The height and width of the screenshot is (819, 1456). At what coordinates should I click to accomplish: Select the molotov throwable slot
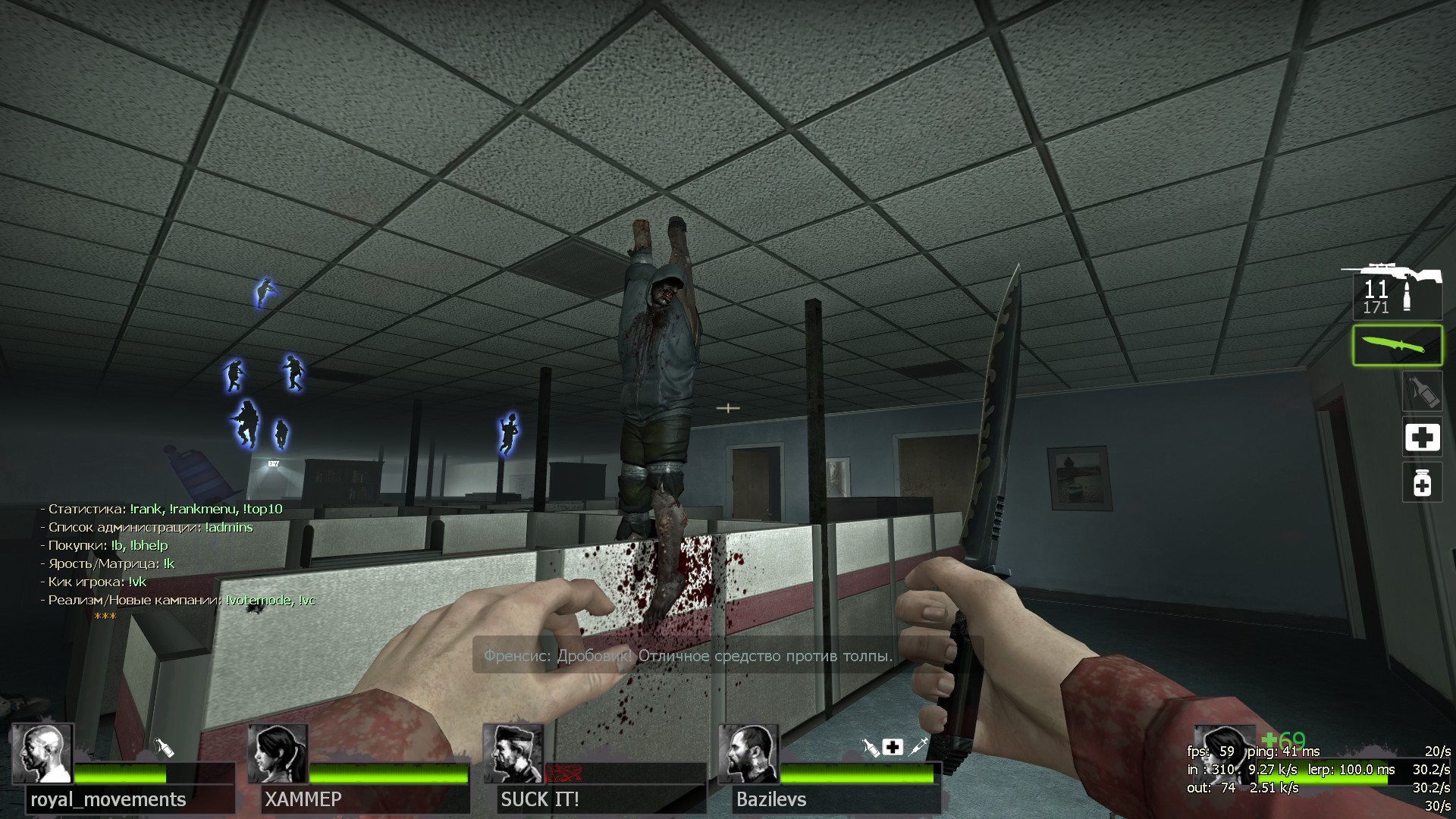pos(1421,392)
